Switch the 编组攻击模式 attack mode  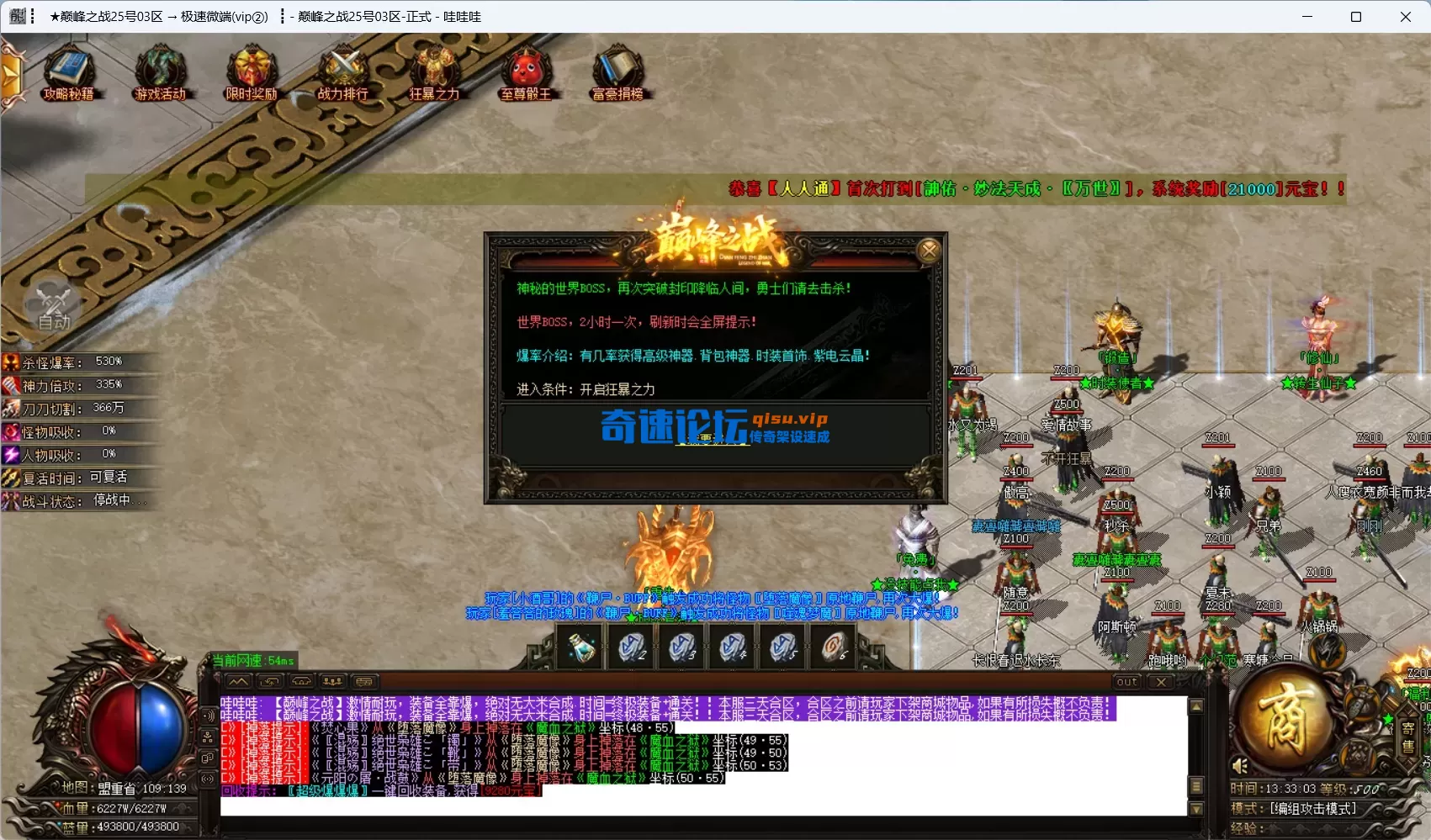1296,808
